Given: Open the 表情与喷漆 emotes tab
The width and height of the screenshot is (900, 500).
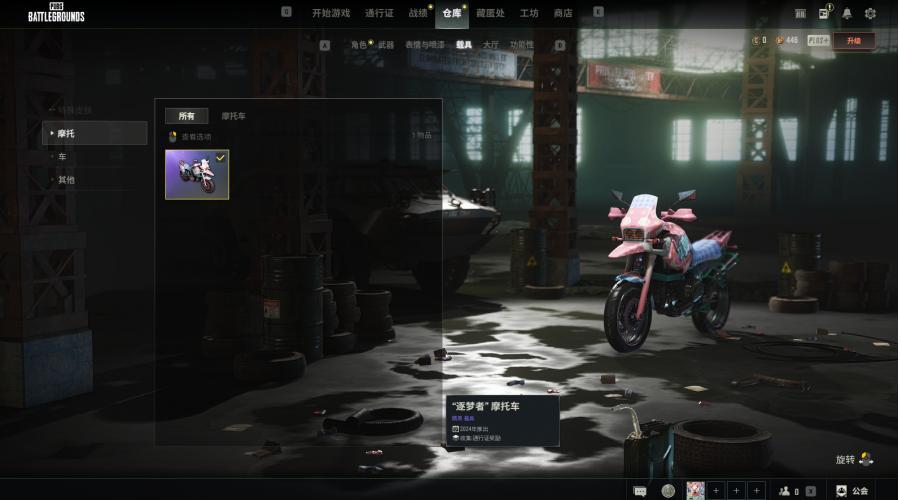Looking at the screenshot, I should [x=425, y=45].
